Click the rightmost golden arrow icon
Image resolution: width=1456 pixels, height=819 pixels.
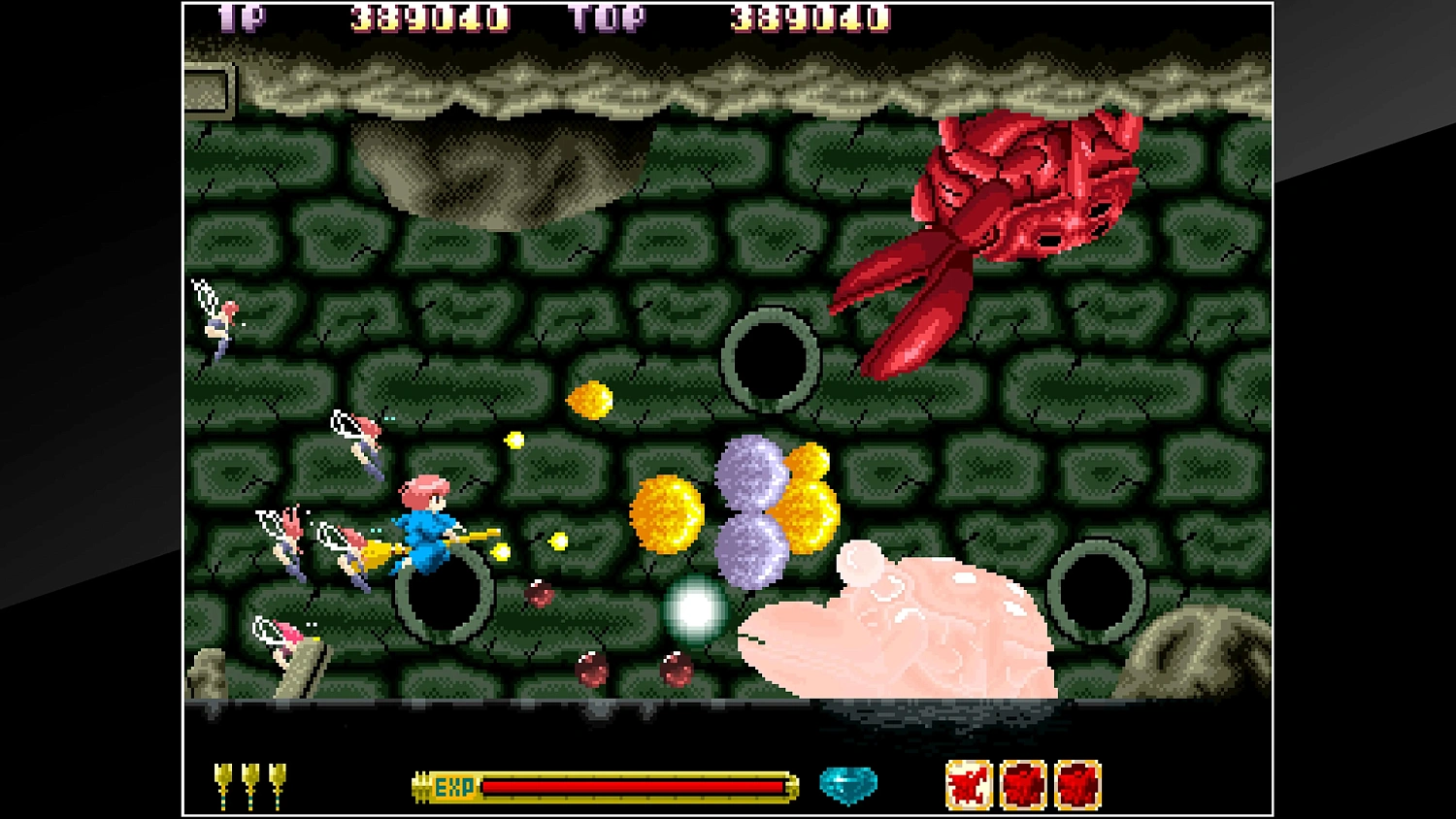(276, 782)
